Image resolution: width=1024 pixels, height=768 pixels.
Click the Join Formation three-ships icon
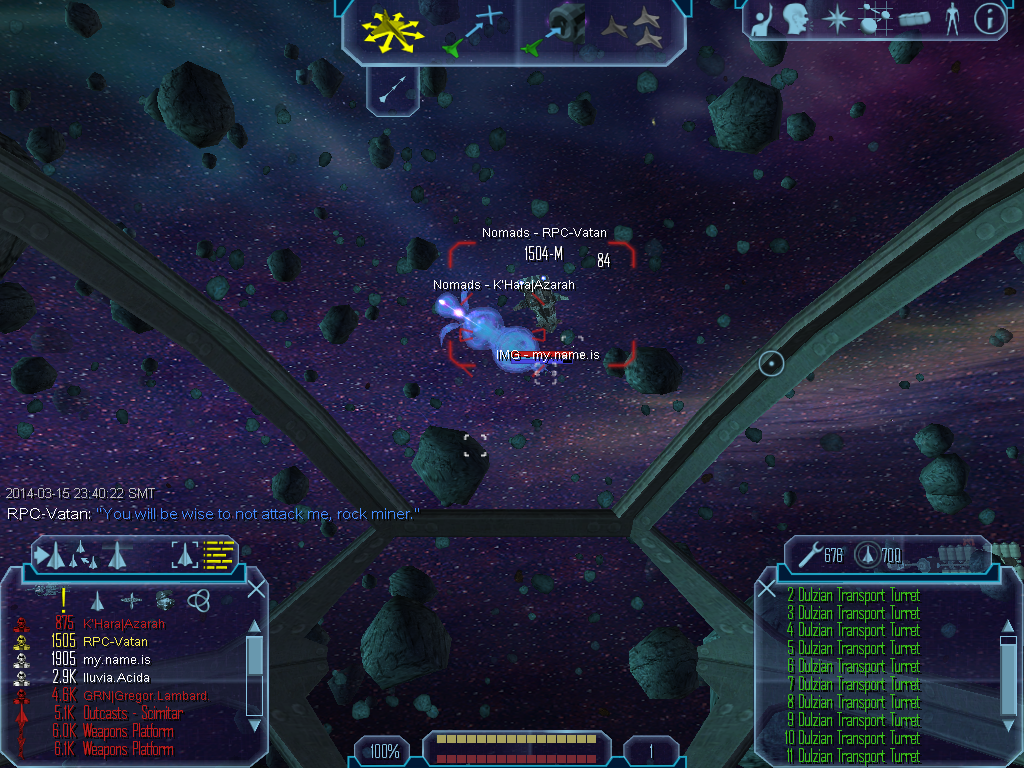(635, 30)
